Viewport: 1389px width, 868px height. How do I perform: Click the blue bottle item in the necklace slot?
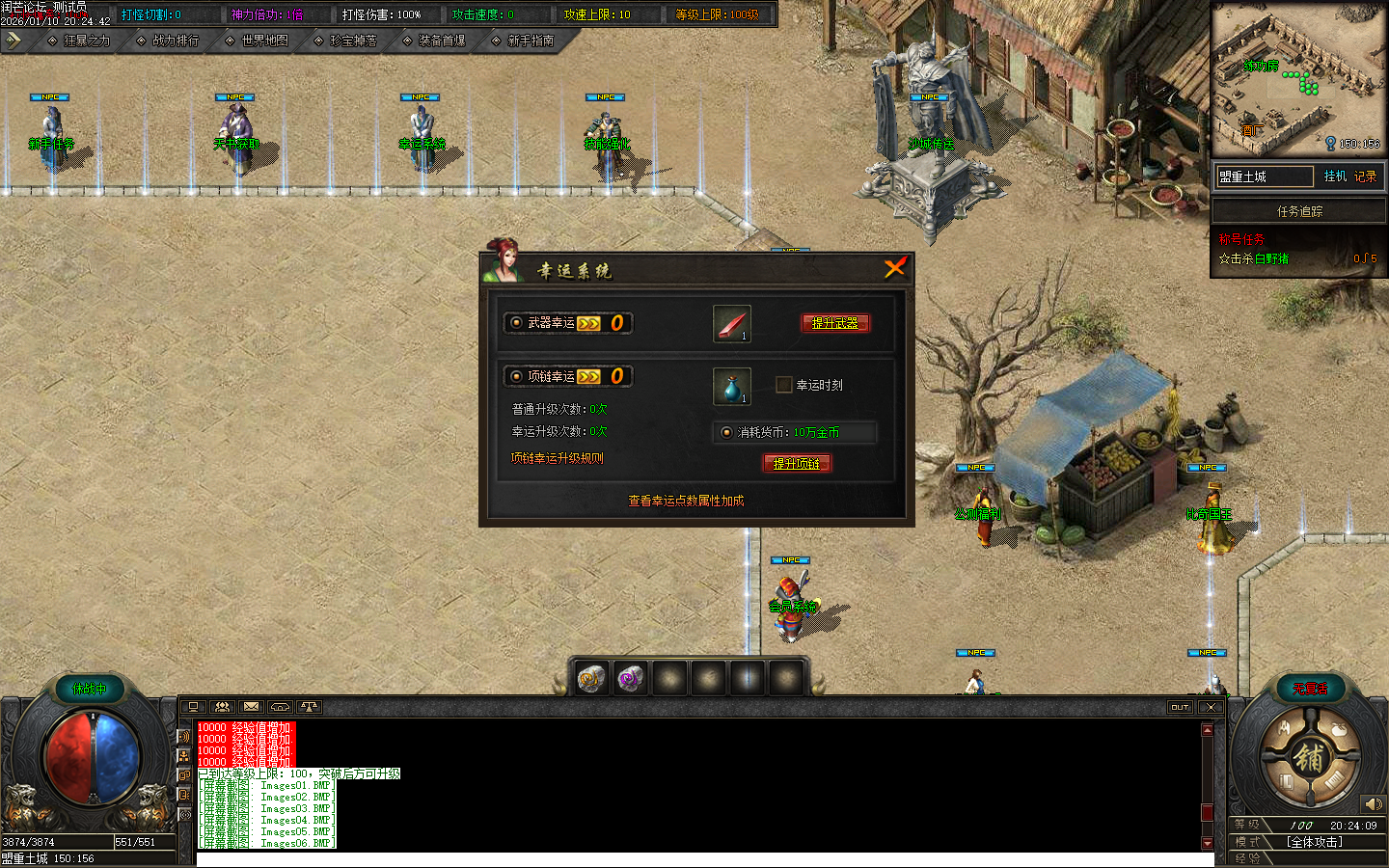(730, 385)
